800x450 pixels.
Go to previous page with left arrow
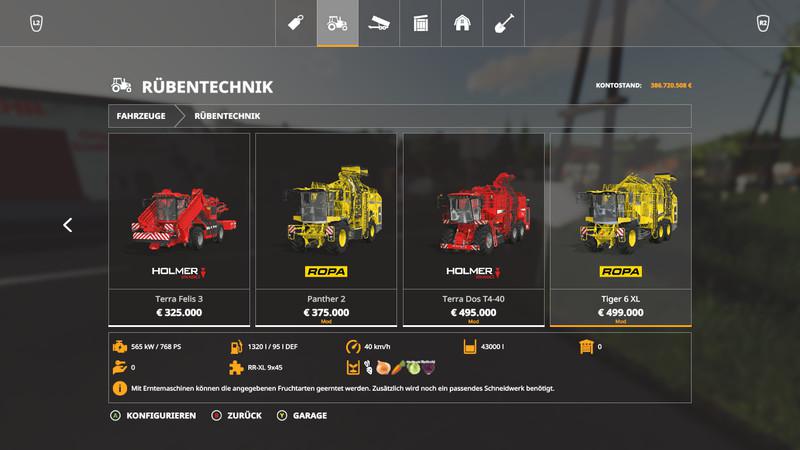pyautogui.click(x=67, y=225)
